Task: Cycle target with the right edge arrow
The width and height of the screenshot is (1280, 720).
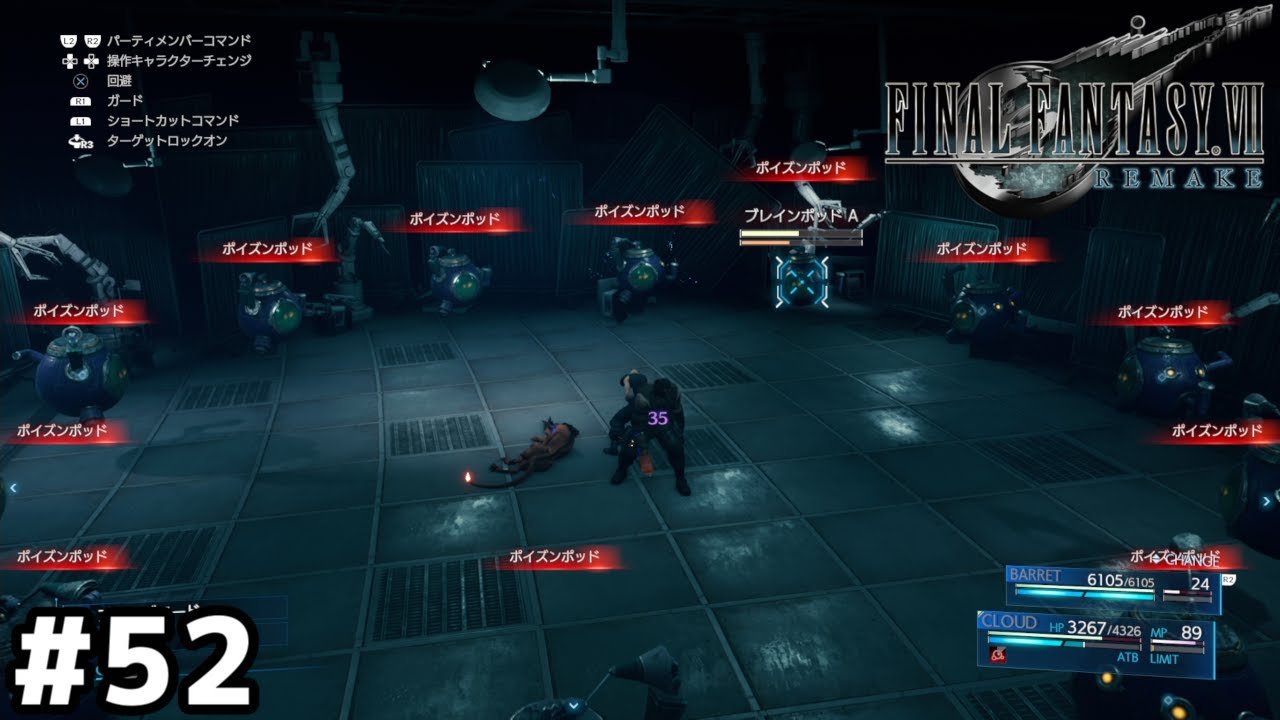Action: [x=1266, y=501]
